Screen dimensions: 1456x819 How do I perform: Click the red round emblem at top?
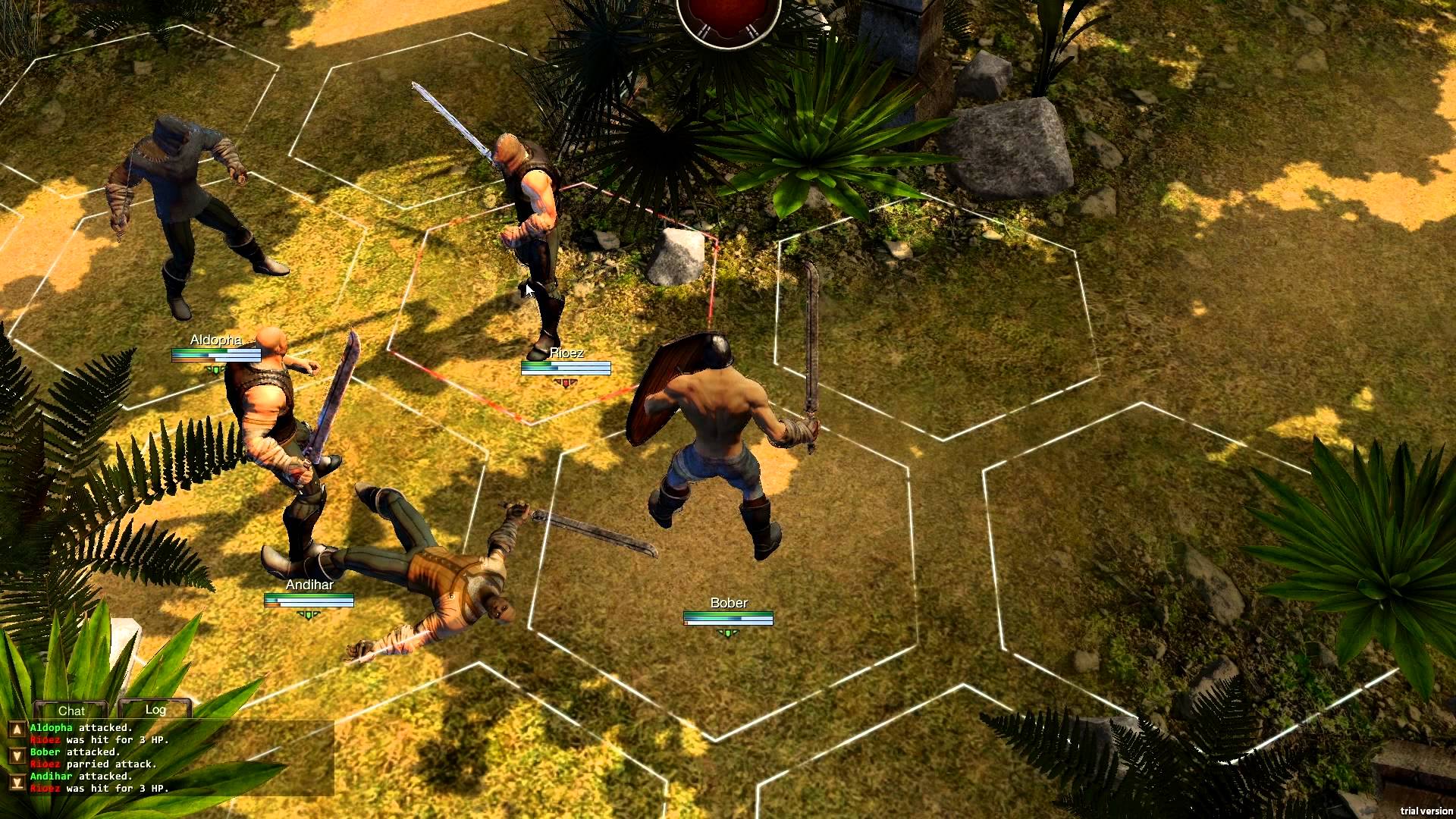pos(728,17)
